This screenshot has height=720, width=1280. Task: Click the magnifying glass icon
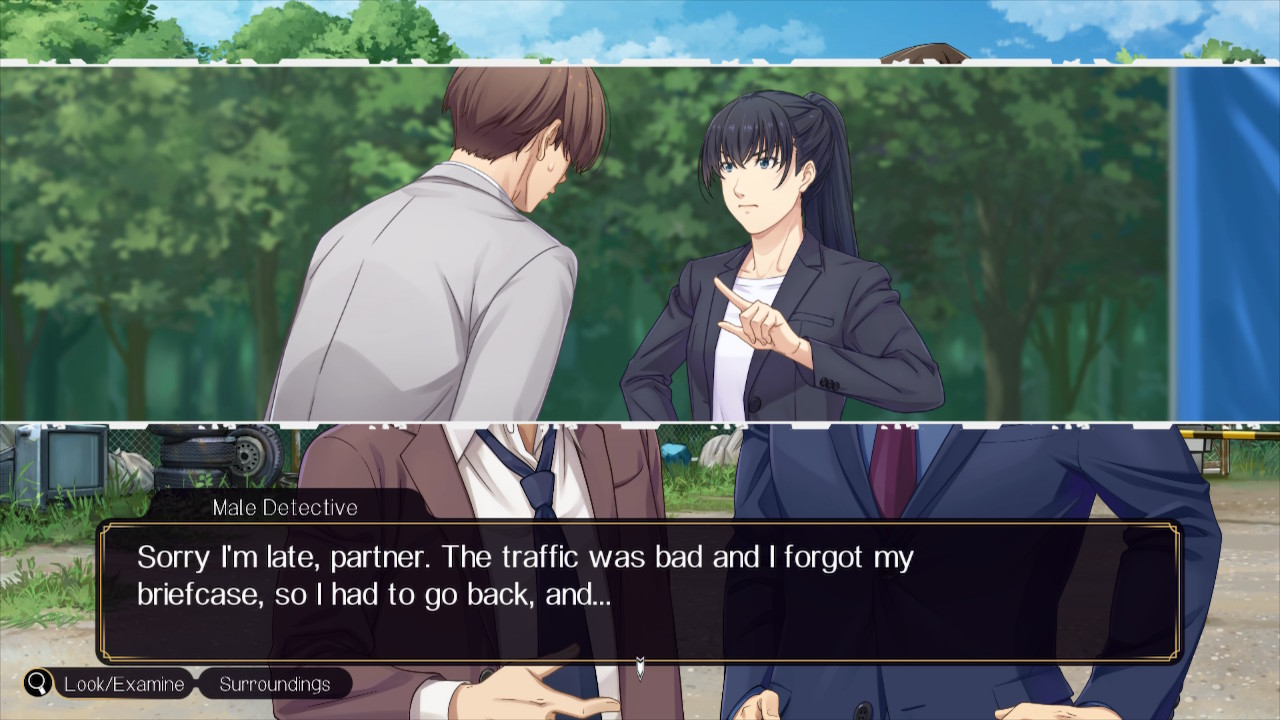pyautogui.click(x=39, y=684)
